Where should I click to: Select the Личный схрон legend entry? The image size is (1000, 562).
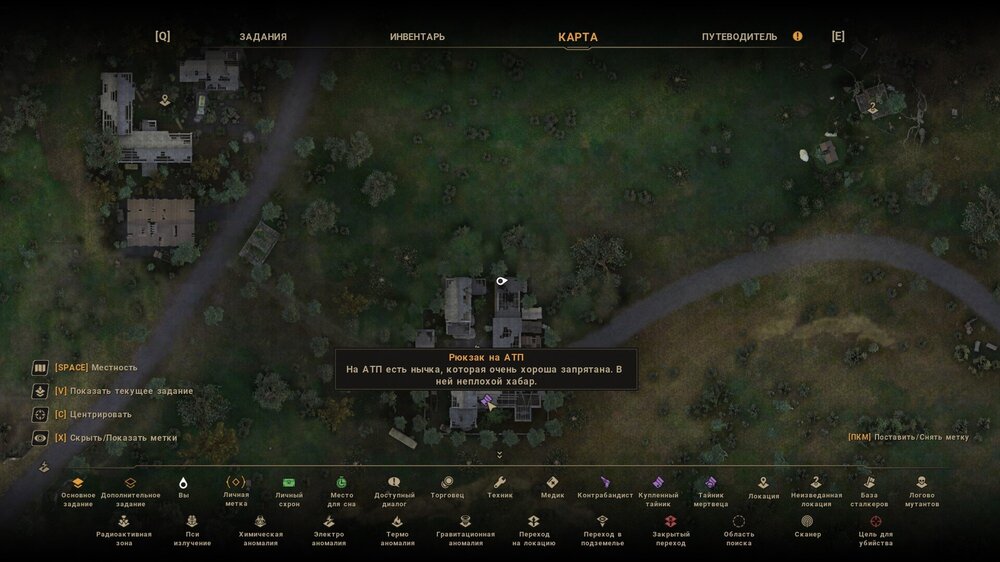[289, 483]
